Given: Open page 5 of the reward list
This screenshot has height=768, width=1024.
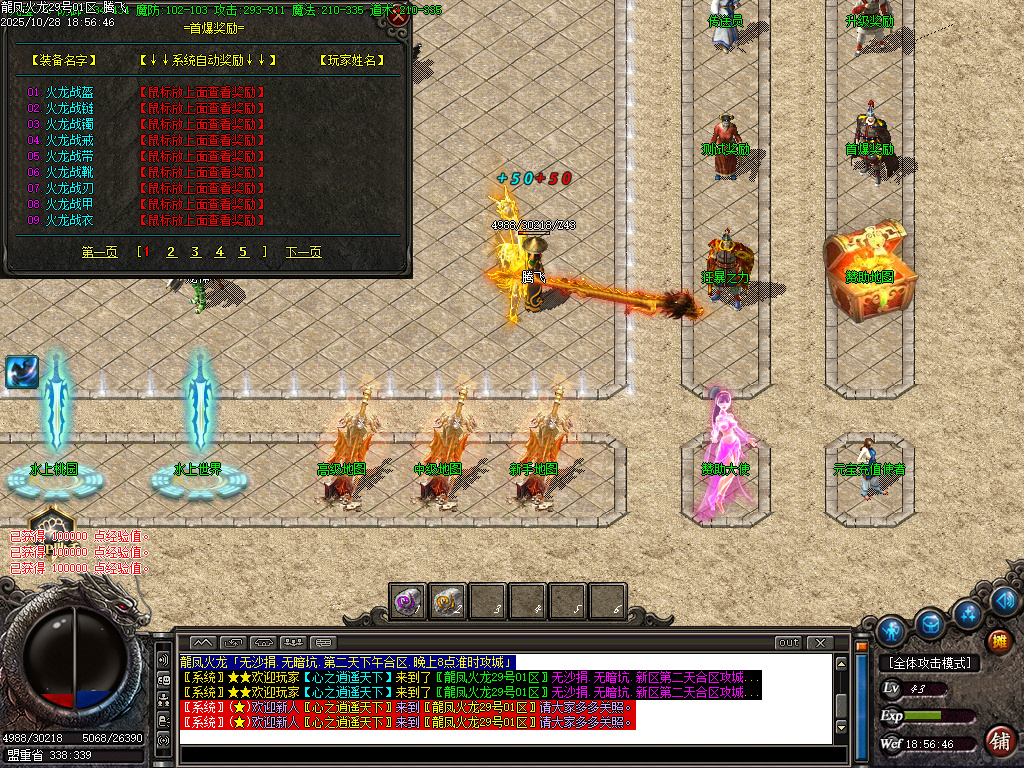Looking at the screenshot, I should 243,252.
